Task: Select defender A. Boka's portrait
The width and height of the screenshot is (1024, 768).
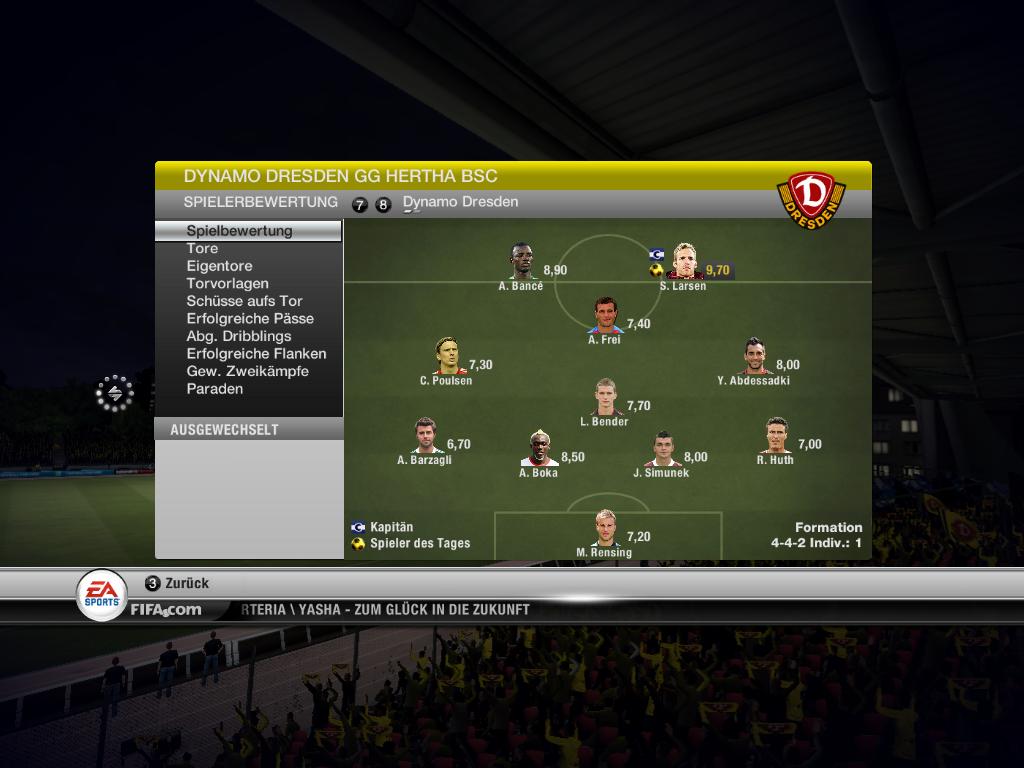Action: pyautogui.click(x=539, y=448)
